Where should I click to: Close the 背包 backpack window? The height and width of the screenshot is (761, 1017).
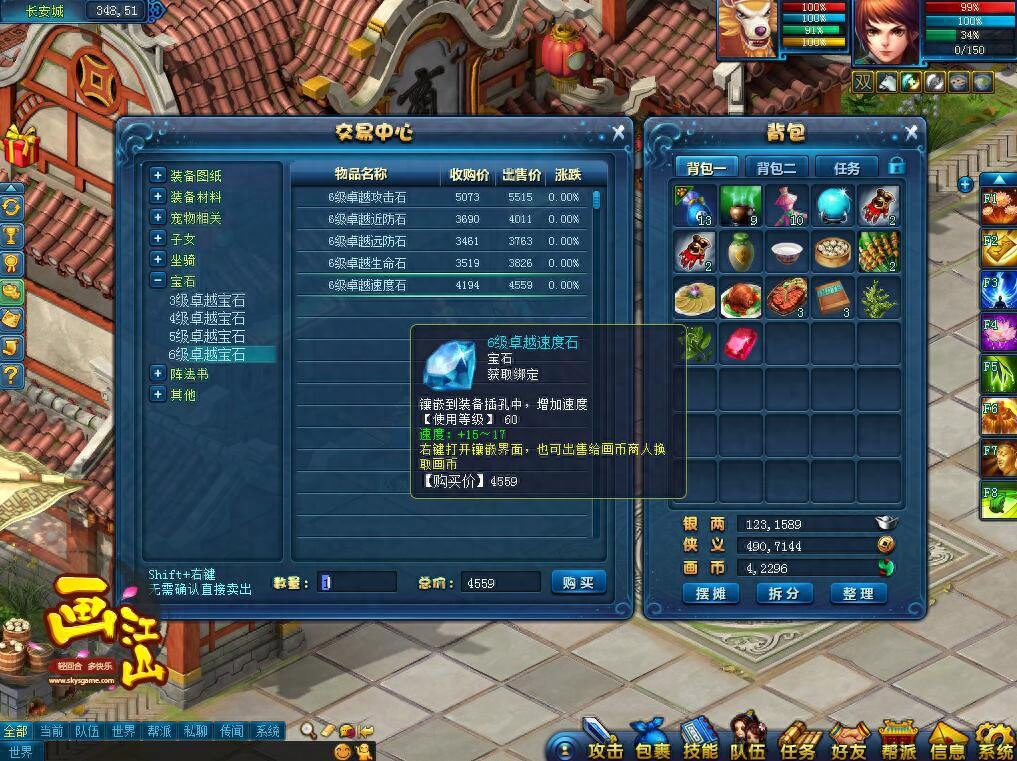click(910, 132)
